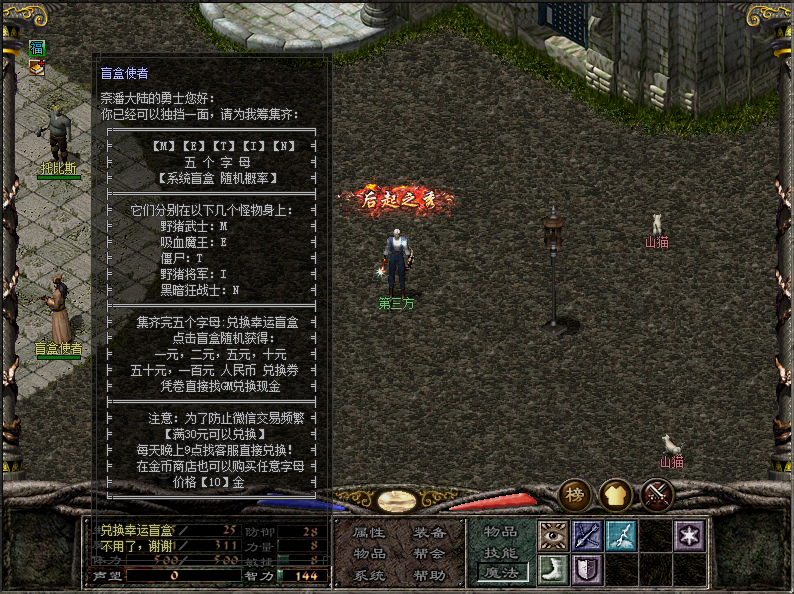This screenshot has height=594, width=794.
Task: Open the red book icon
Action: [37, 67]
